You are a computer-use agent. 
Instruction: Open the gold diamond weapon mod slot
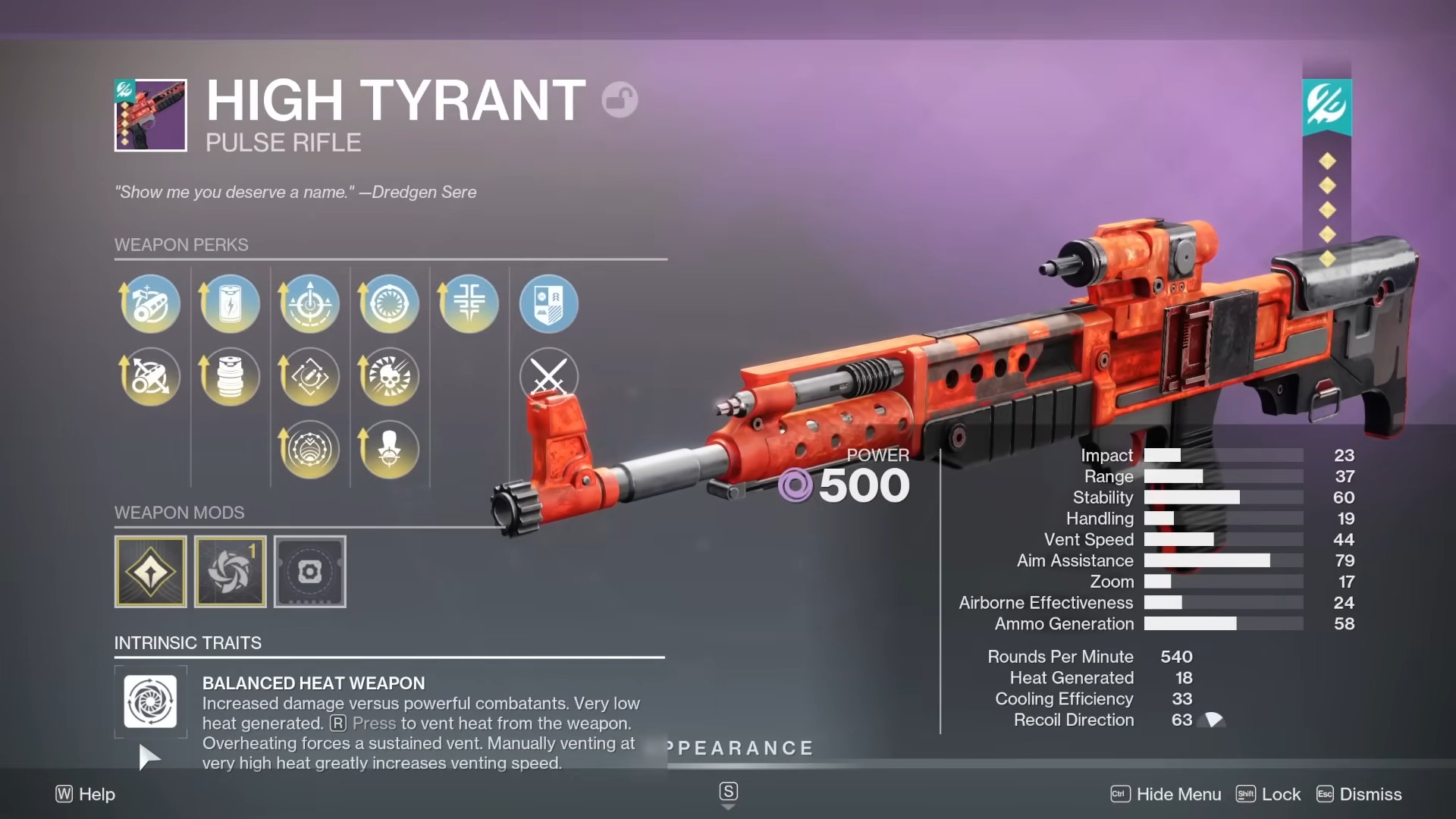[x=150, y=572]
